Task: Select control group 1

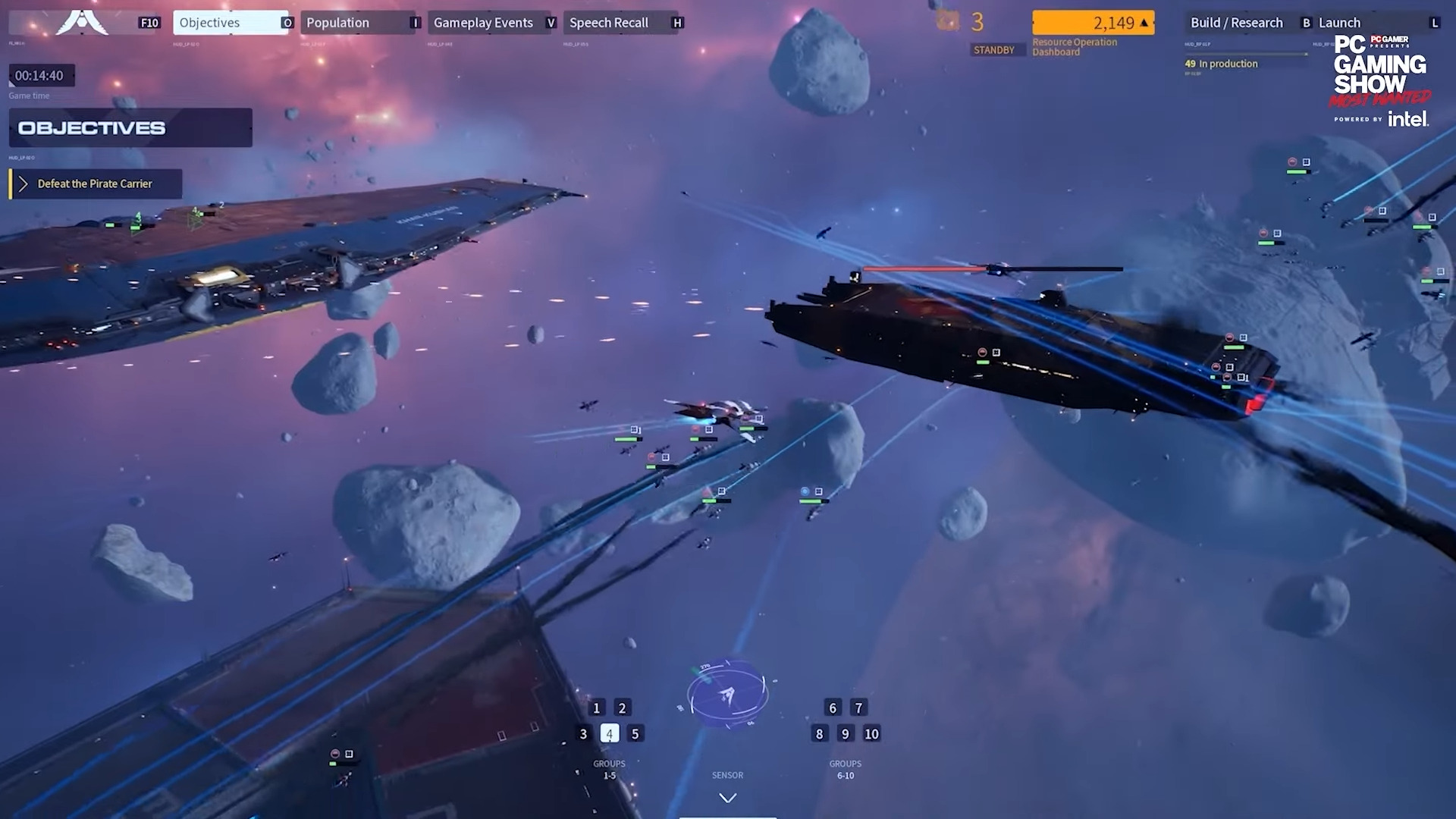Action: (x=597, y=708)
